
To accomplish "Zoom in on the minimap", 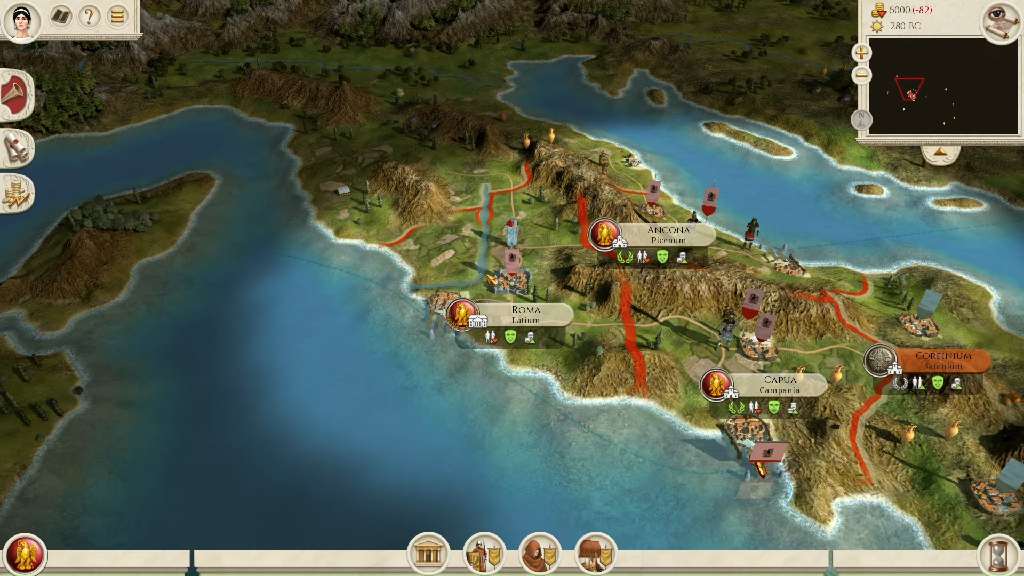I will (x=862, y=52).
